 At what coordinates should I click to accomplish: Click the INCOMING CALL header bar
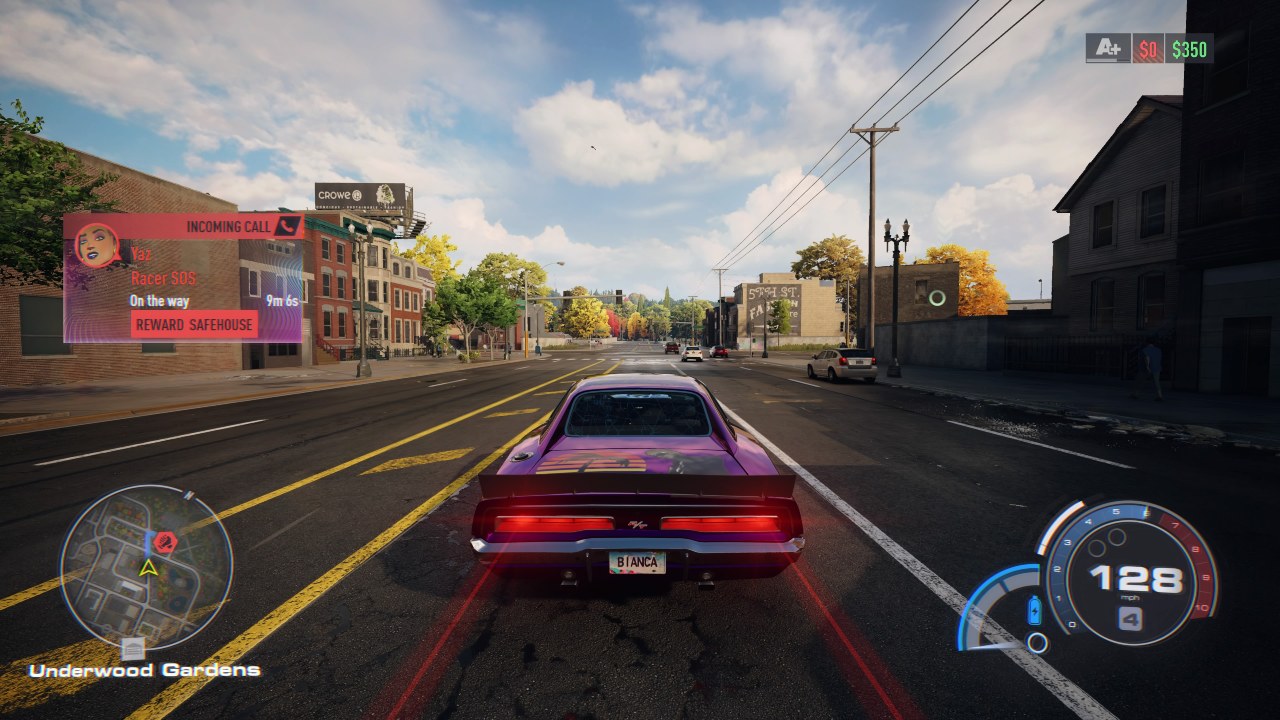coord(228,226)
